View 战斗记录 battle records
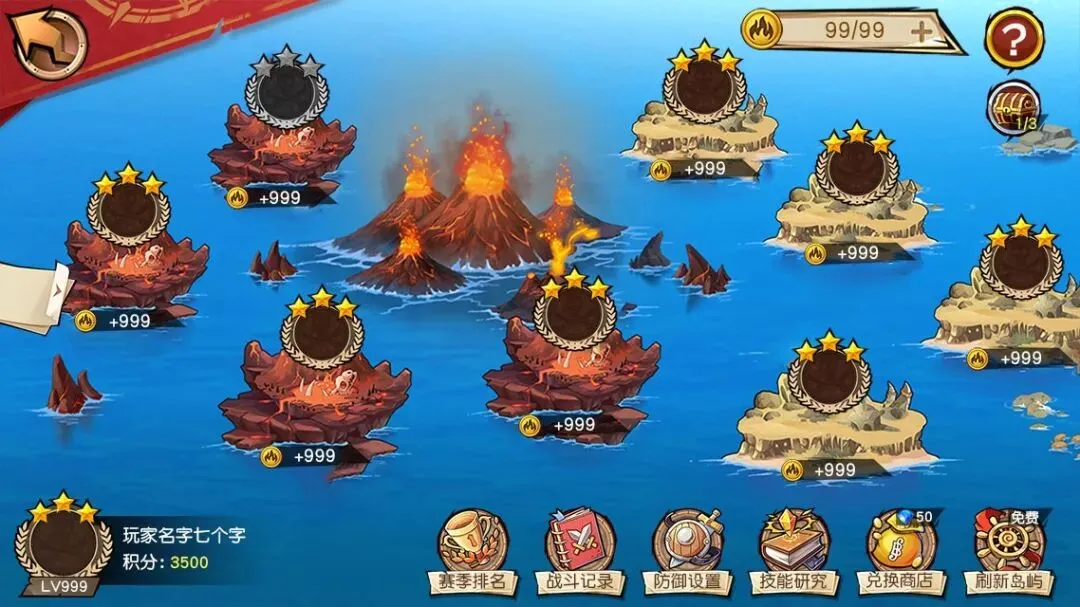 (581, 552)
